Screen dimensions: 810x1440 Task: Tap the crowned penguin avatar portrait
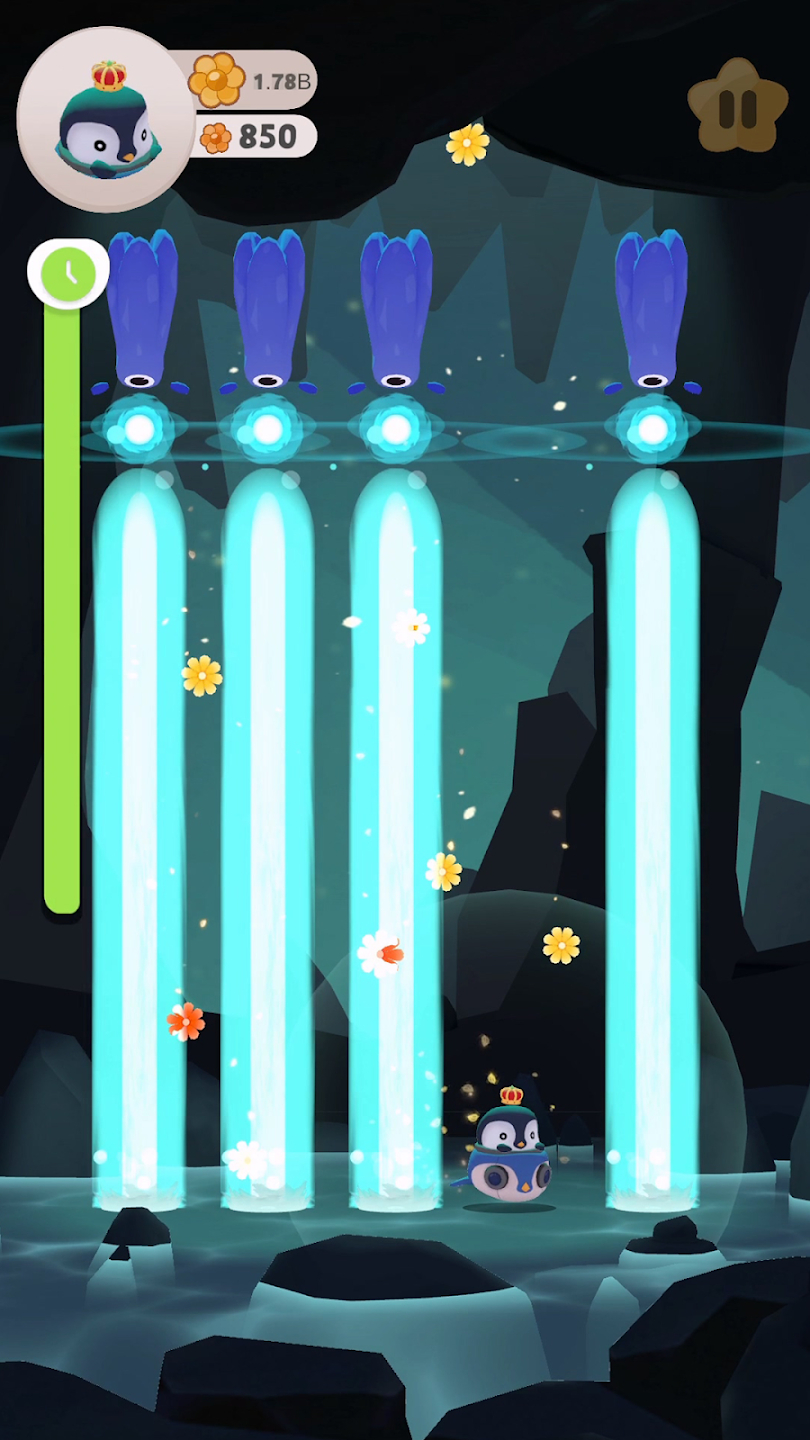pyautogui.click(x=105, y=120)
